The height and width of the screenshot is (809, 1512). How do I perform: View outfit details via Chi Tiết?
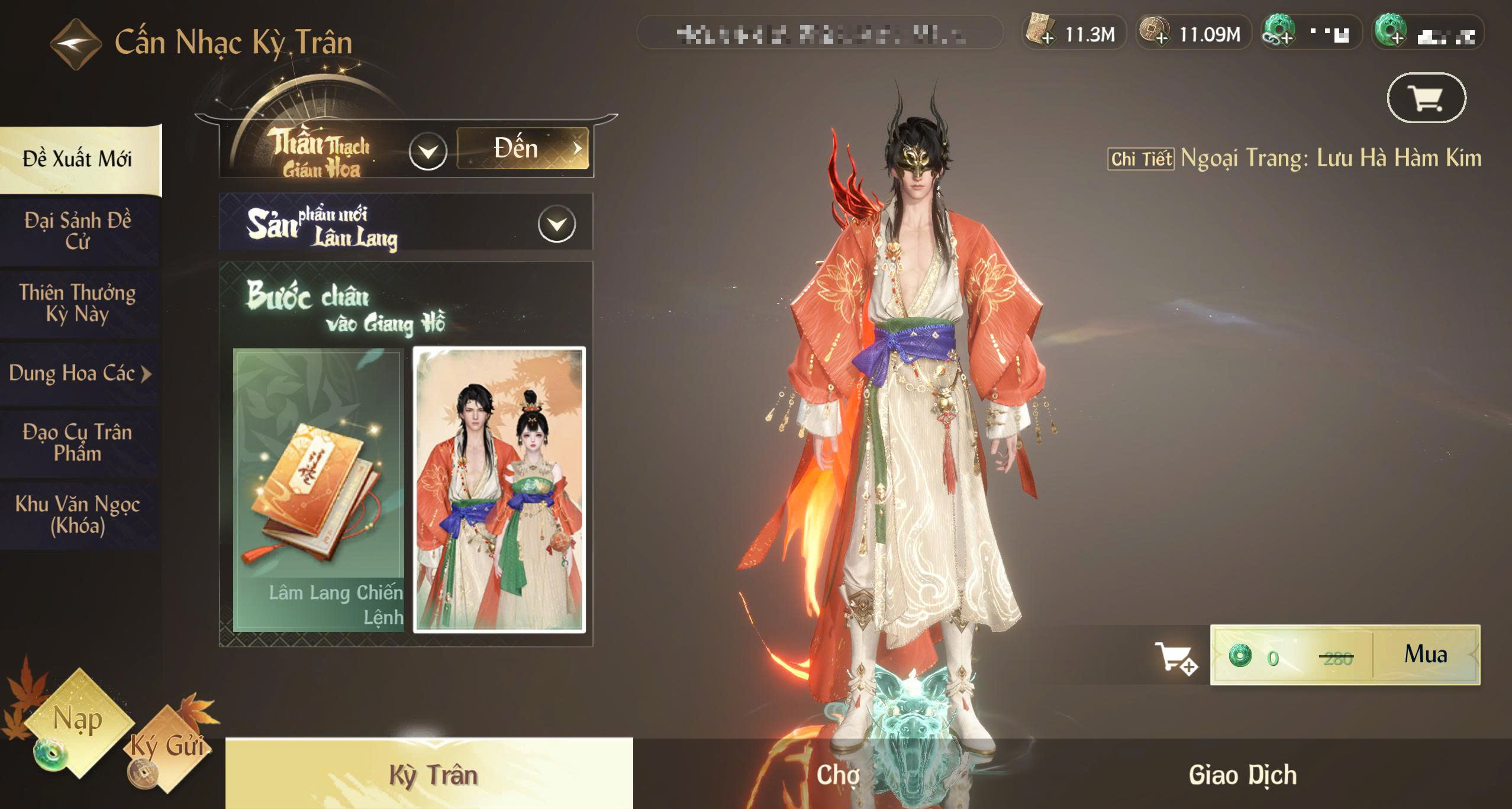click(1140, 159)
